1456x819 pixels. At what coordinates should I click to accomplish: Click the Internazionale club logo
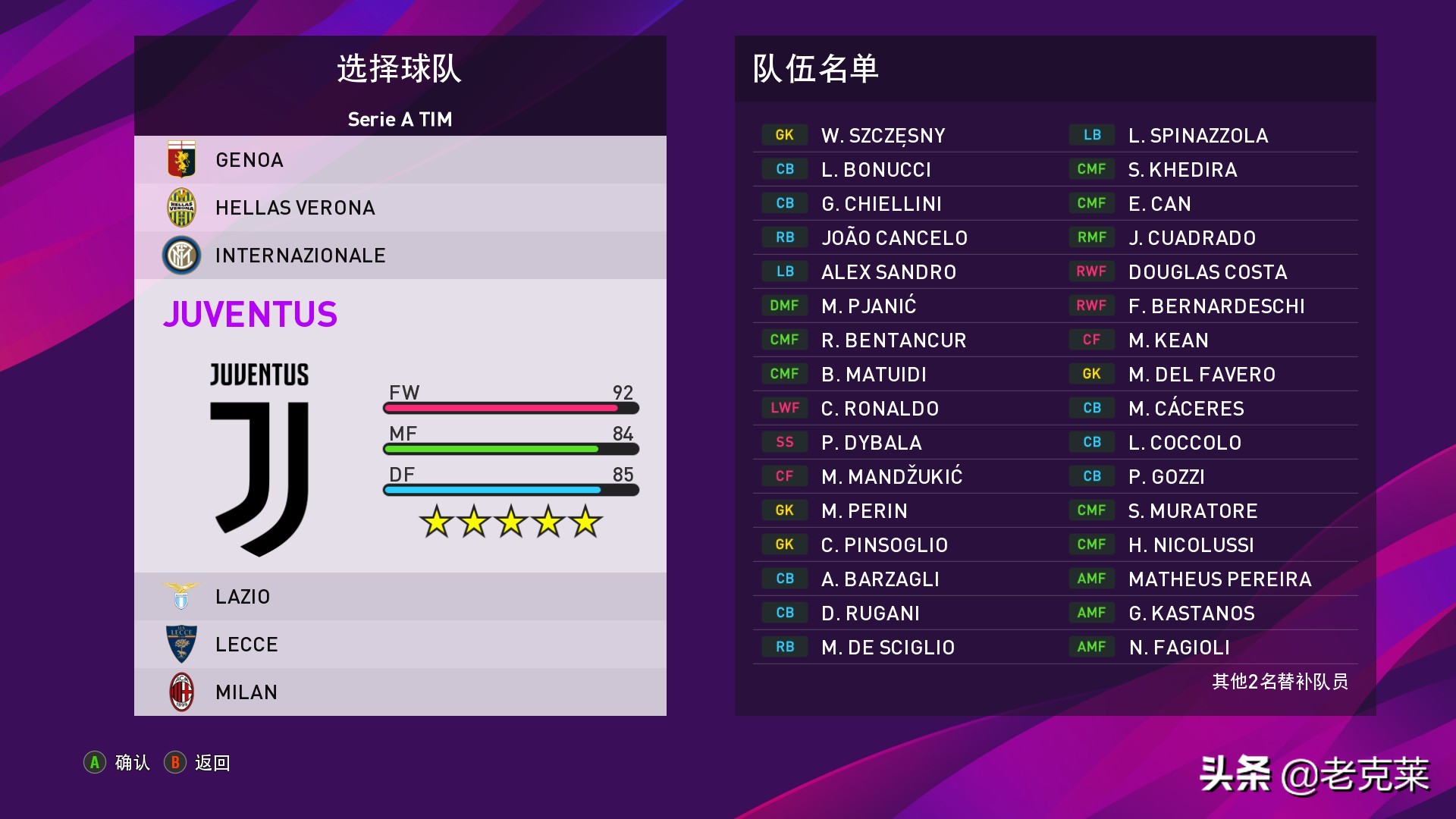[x=182, y=255]
